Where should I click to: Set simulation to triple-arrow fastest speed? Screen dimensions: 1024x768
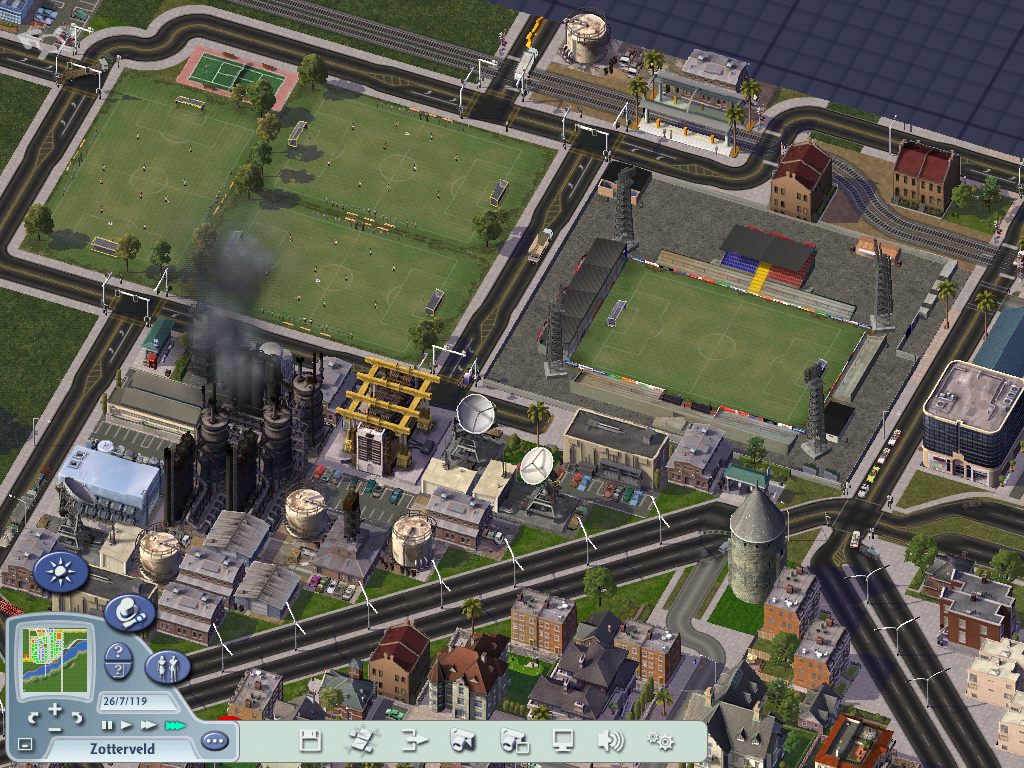tap(175, 725)
